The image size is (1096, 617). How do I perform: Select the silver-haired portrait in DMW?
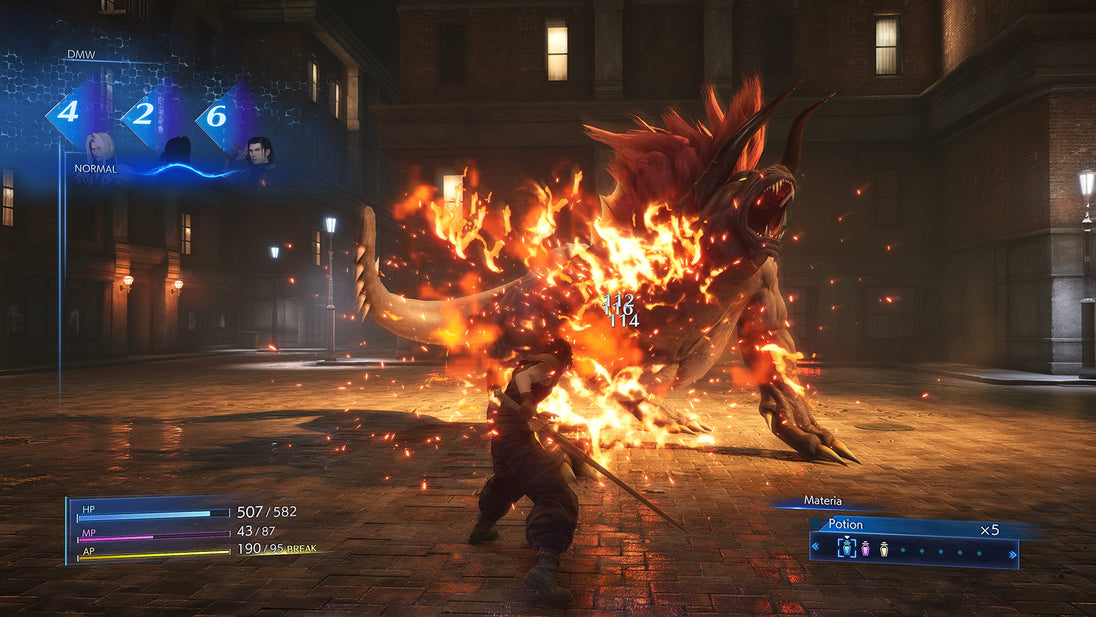[100, 148]
